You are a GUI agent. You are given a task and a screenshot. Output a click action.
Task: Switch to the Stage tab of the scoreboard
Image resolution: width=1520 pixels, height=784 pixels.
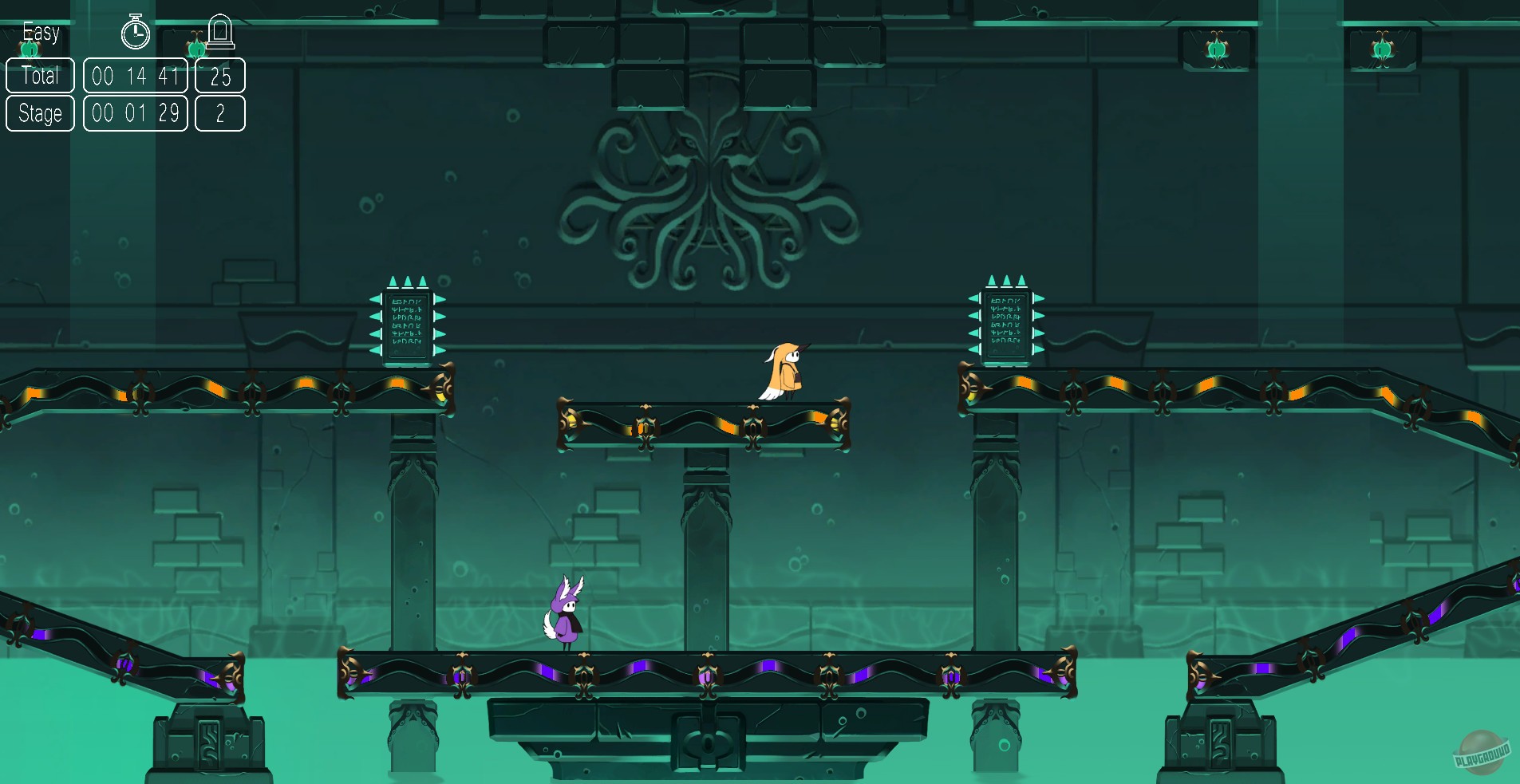click(40, 113)
